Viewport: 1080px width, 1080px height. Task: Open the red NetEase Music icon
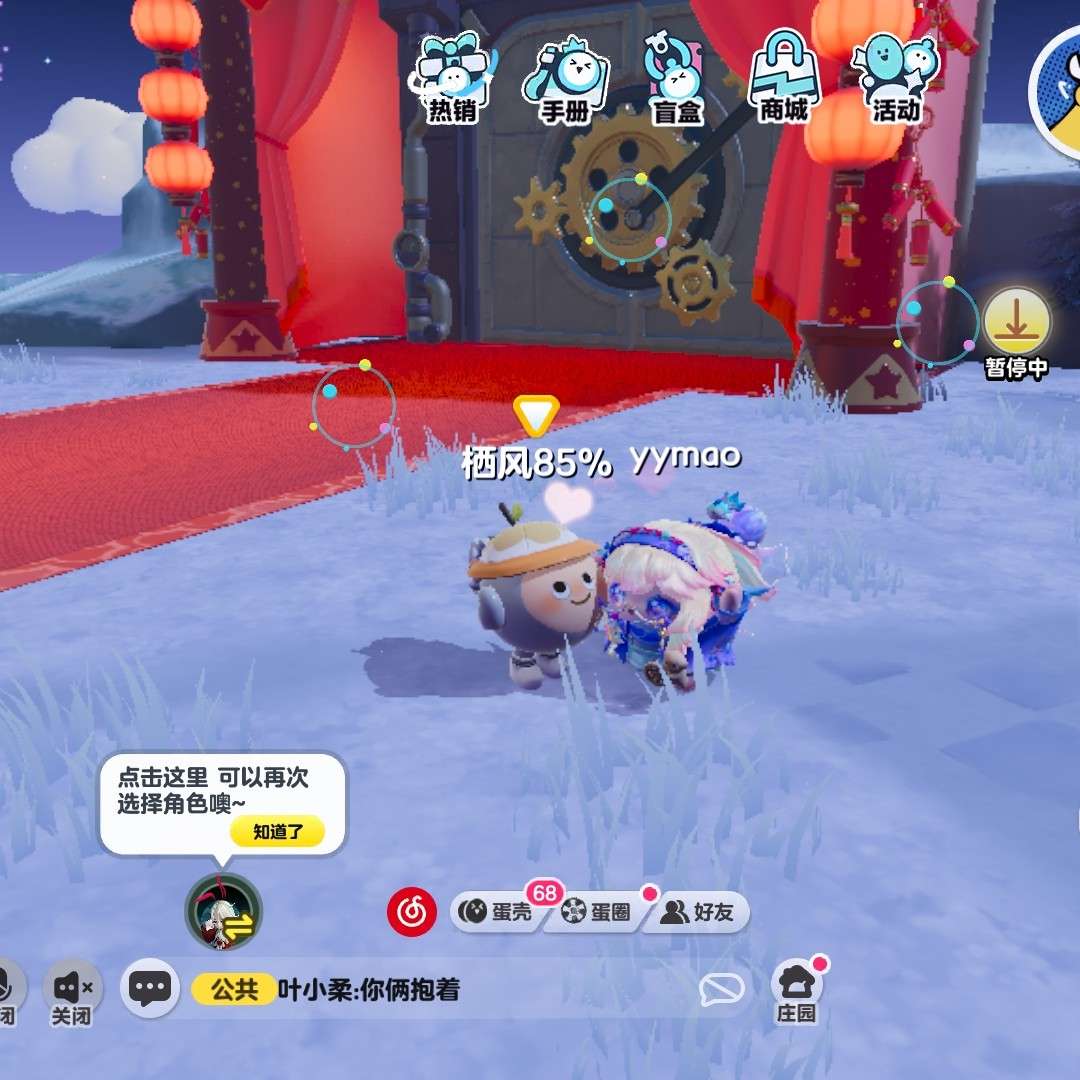(x=412, y=912)
